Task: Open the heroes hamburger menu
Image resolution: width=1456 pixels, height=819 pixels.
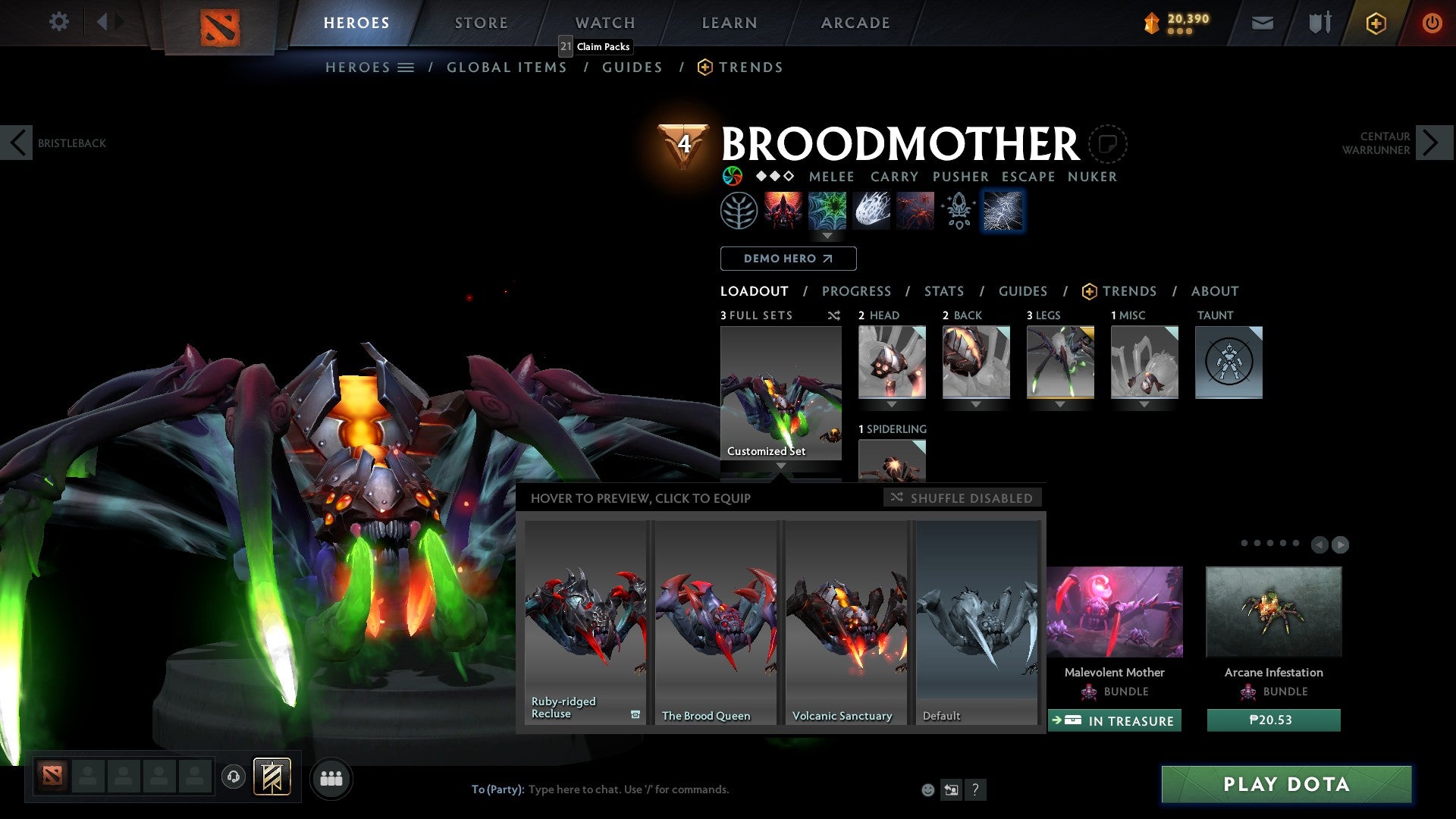Action: (x=406, y=67)
